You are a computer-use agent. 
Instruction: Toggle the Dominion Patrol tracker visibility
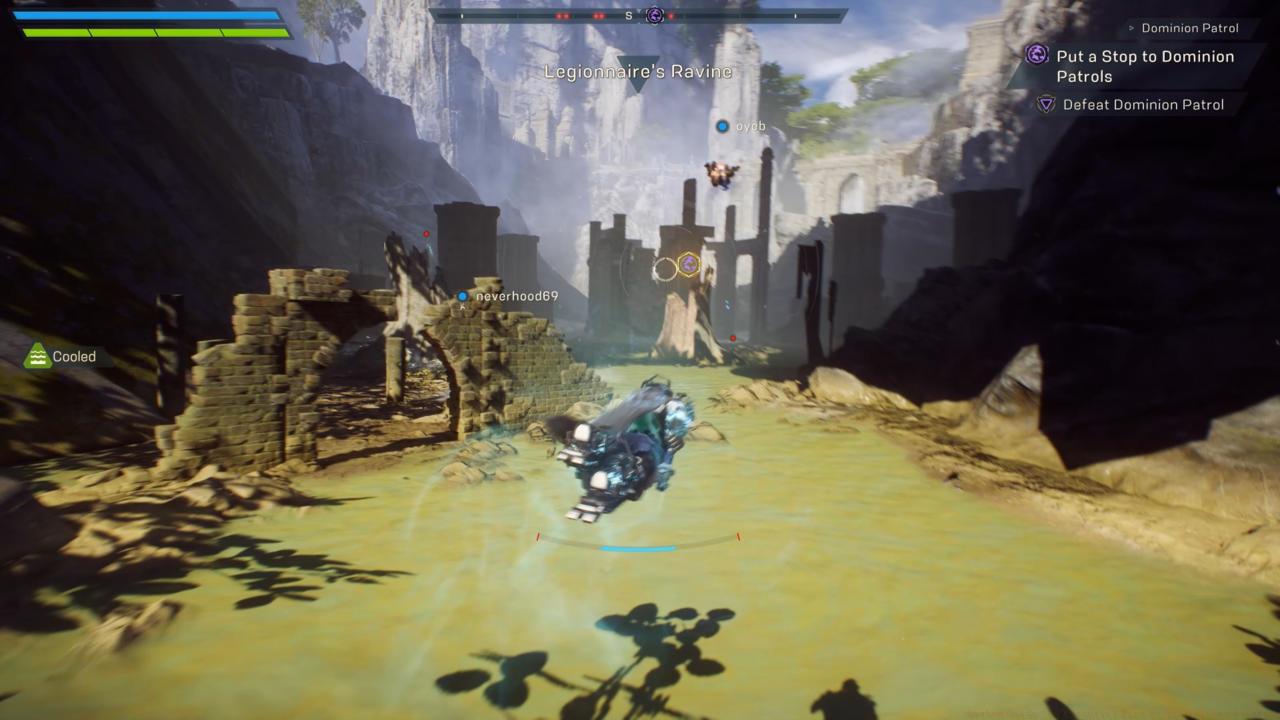click(x=1189, y=28)
